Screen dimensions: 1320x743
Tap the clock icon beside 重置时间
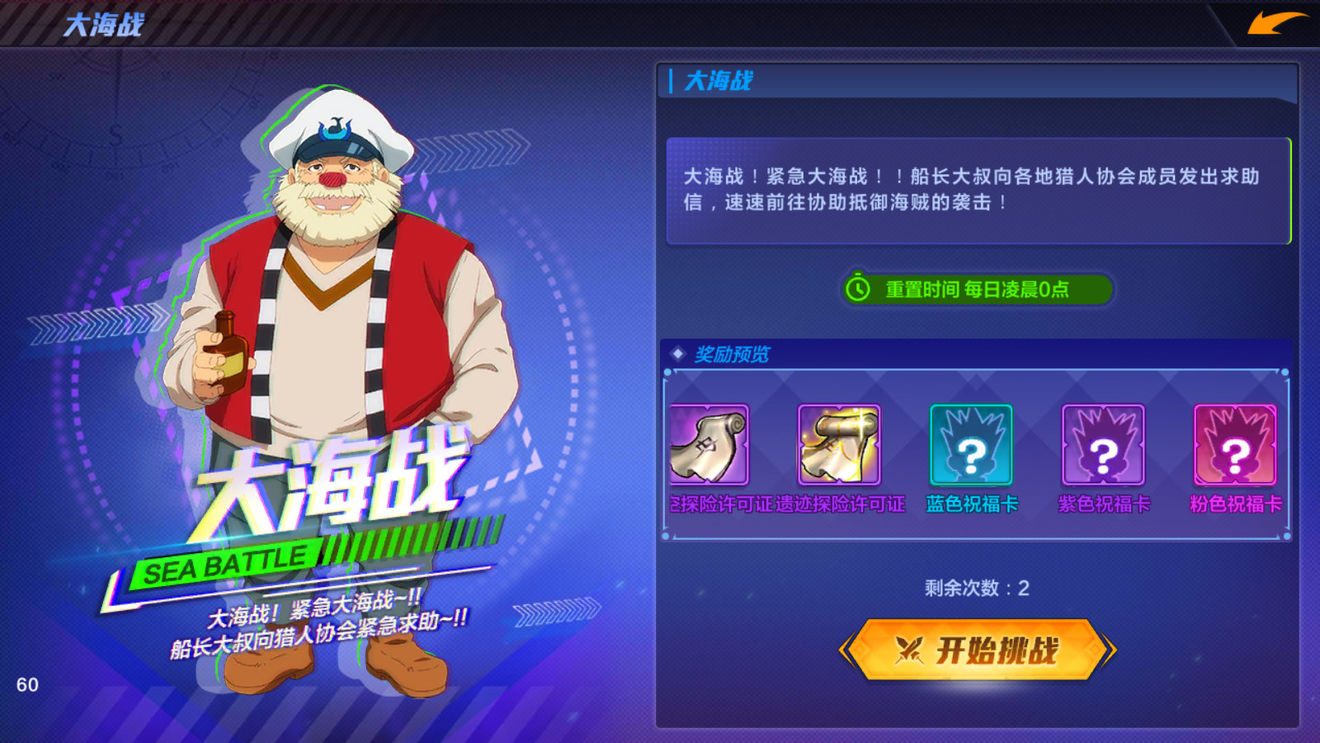pyautogui.click(x=857, y=290)
